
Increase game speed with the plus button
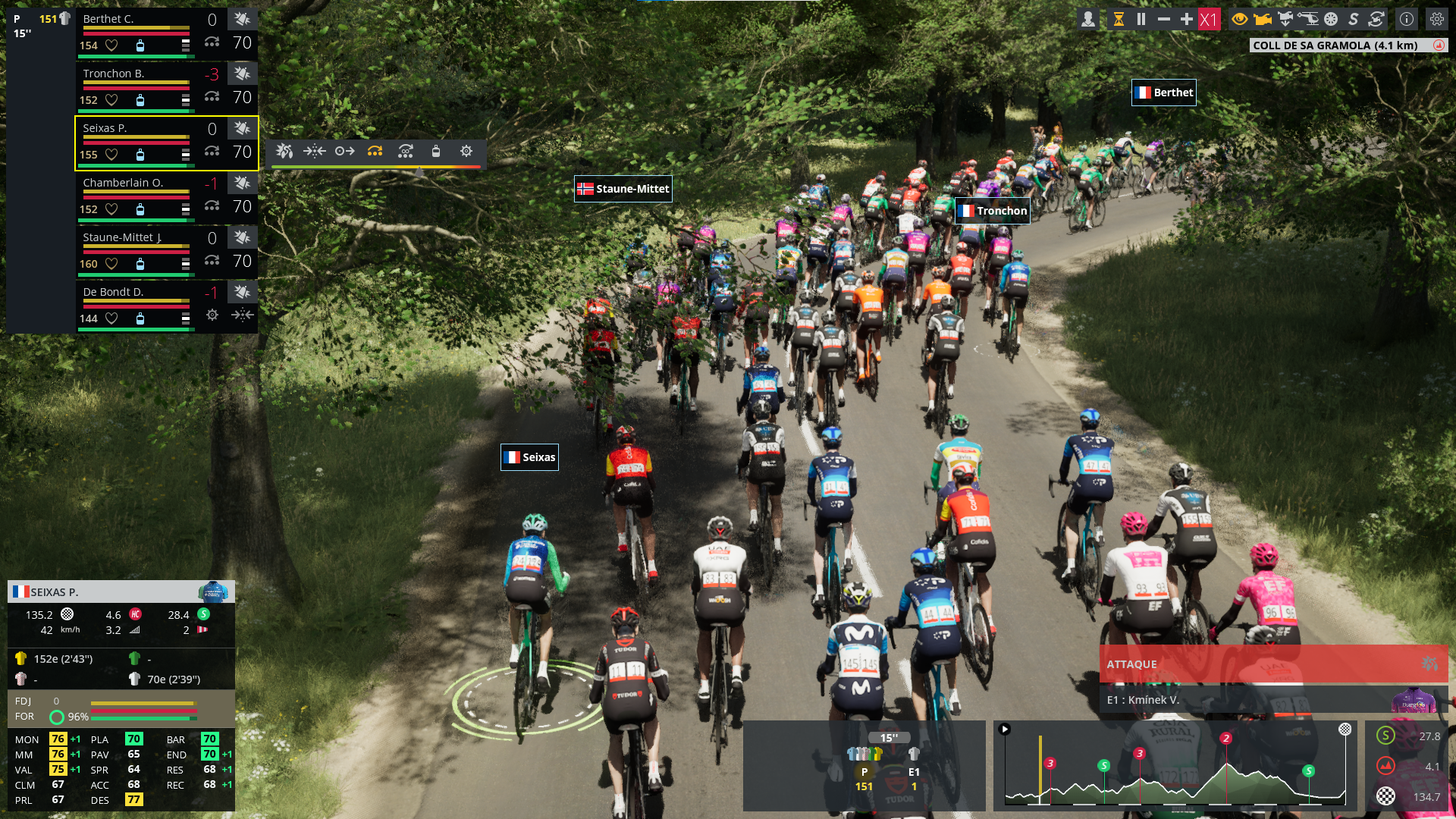pyautogui.click(x=1187, y=20)
